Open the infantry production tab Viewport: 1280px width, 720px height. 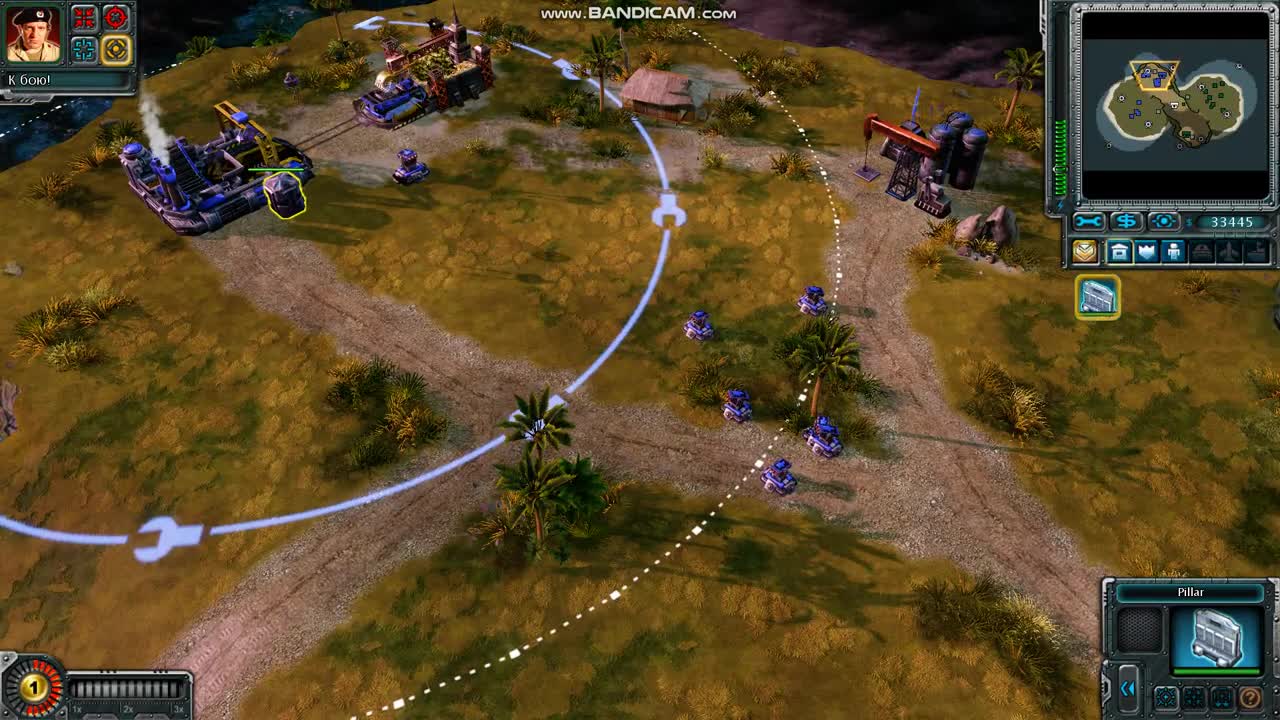pyautogui.click(x=1173, y=251)
